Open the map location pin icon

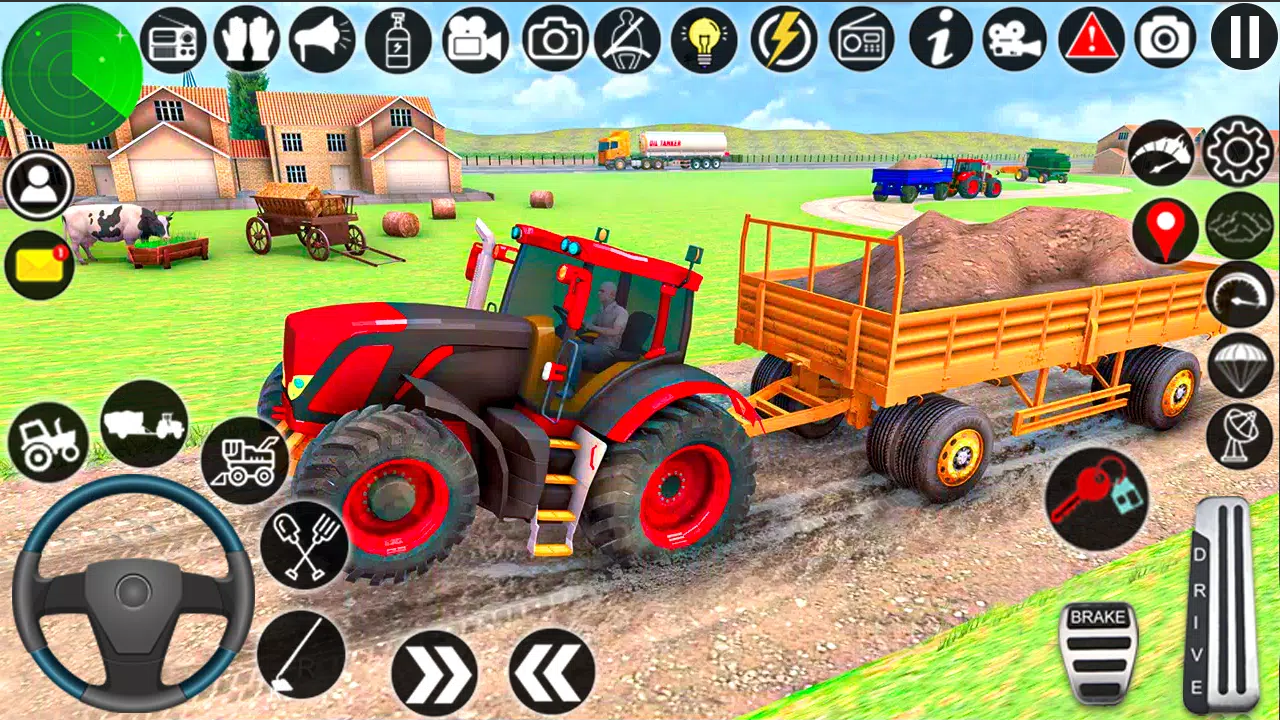(1165, 230)
